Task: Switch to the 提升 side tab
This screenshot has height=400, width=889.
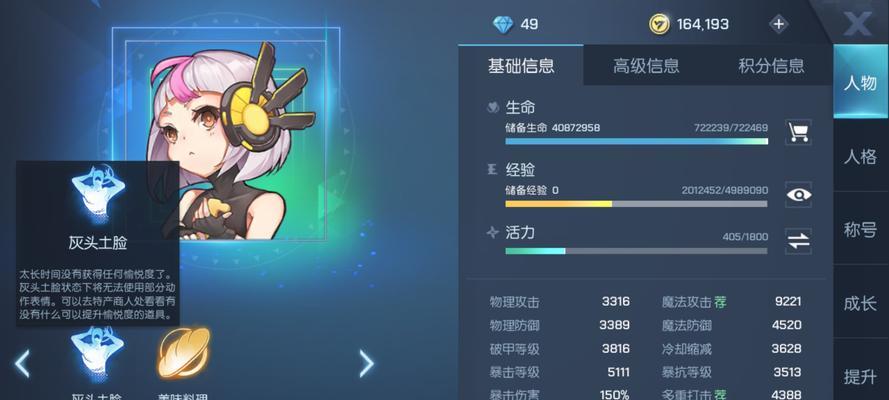Action: click(860, 376)
